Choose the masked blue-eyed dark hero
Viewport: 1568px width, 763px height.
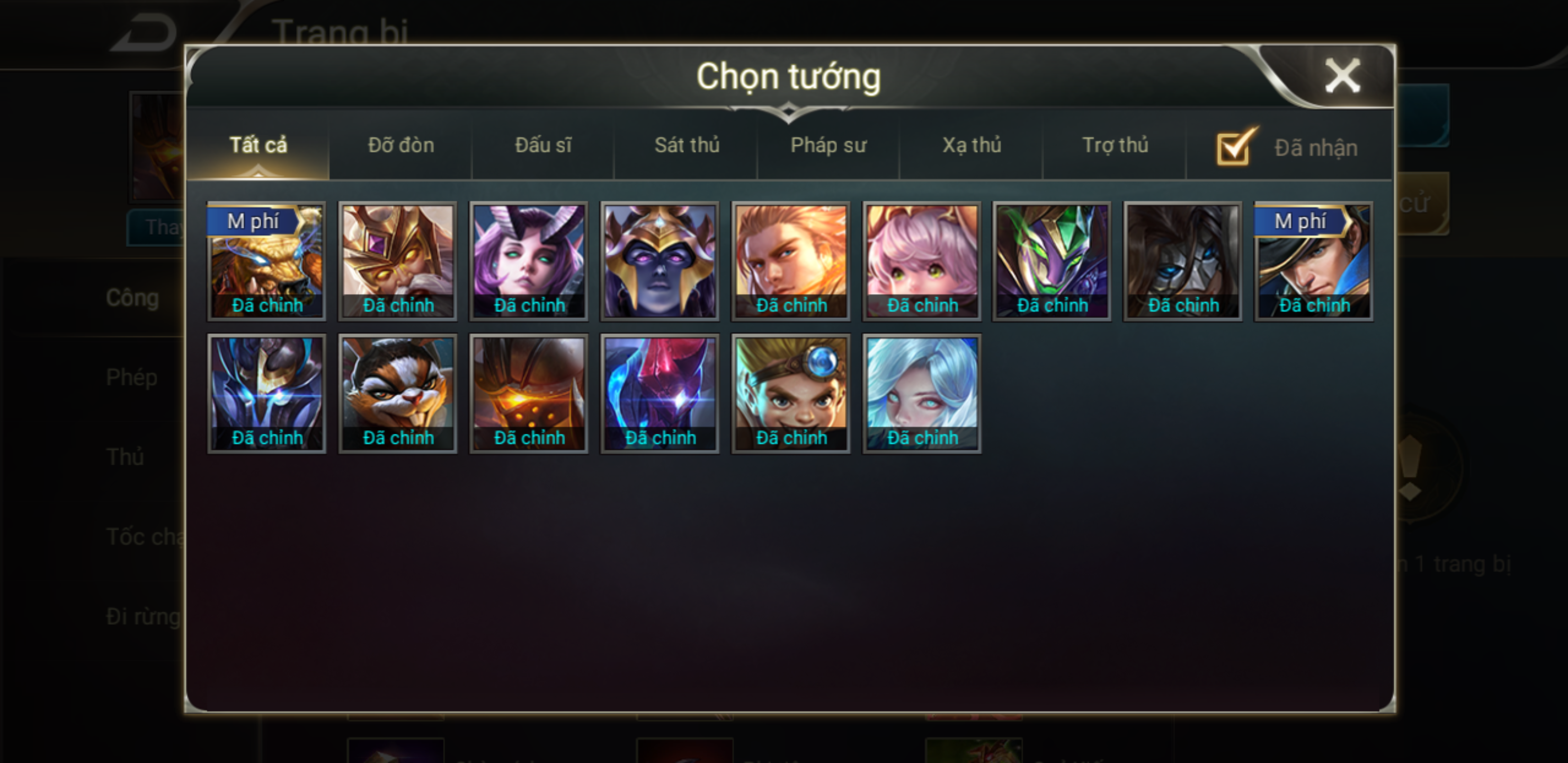click(1183, 261)
